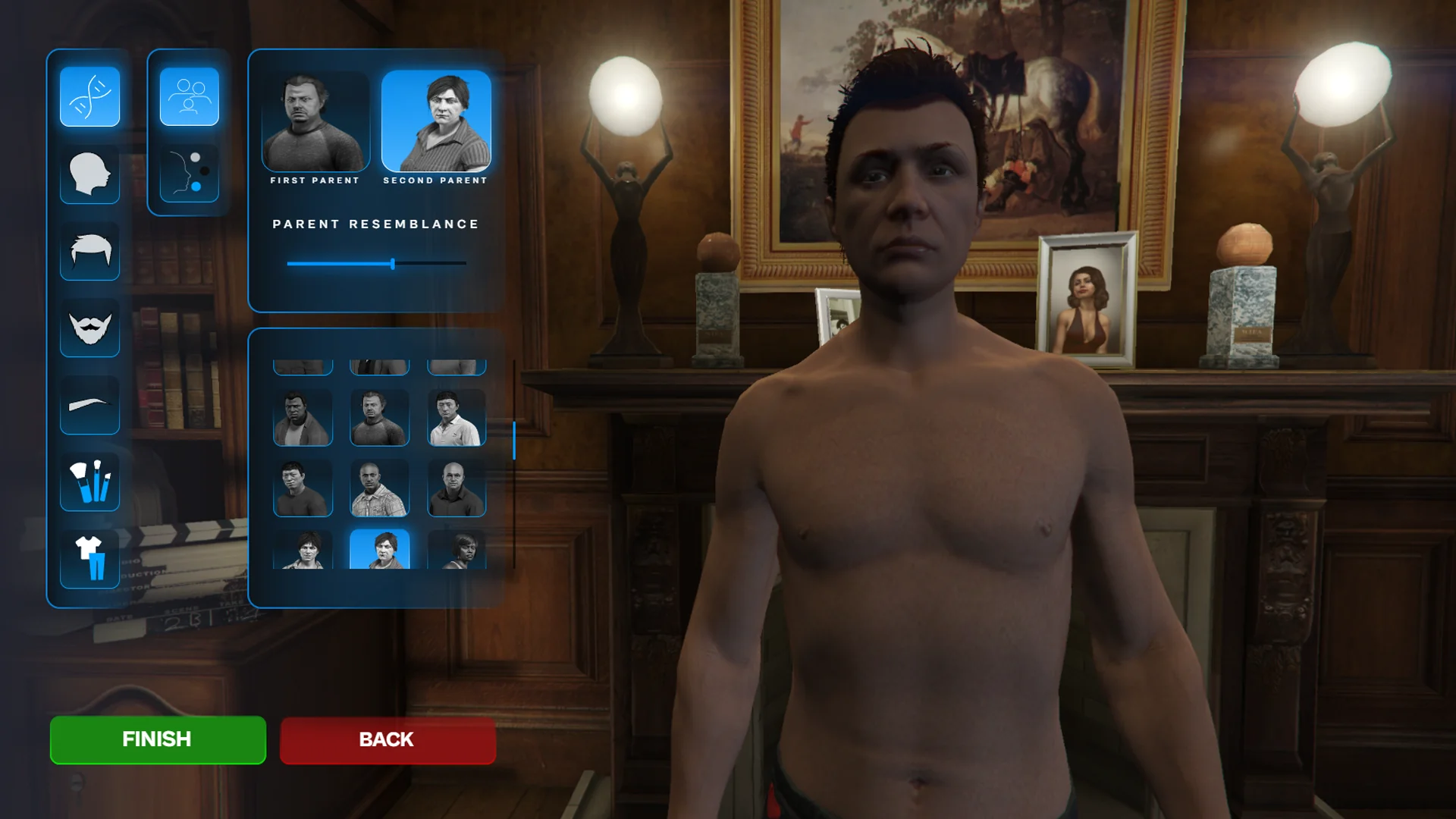Image resolution: width=1456 pixels, height=819 pixels.
Task: Select the highlighted blue parent face in grid
Action: (x=379, y=550)
